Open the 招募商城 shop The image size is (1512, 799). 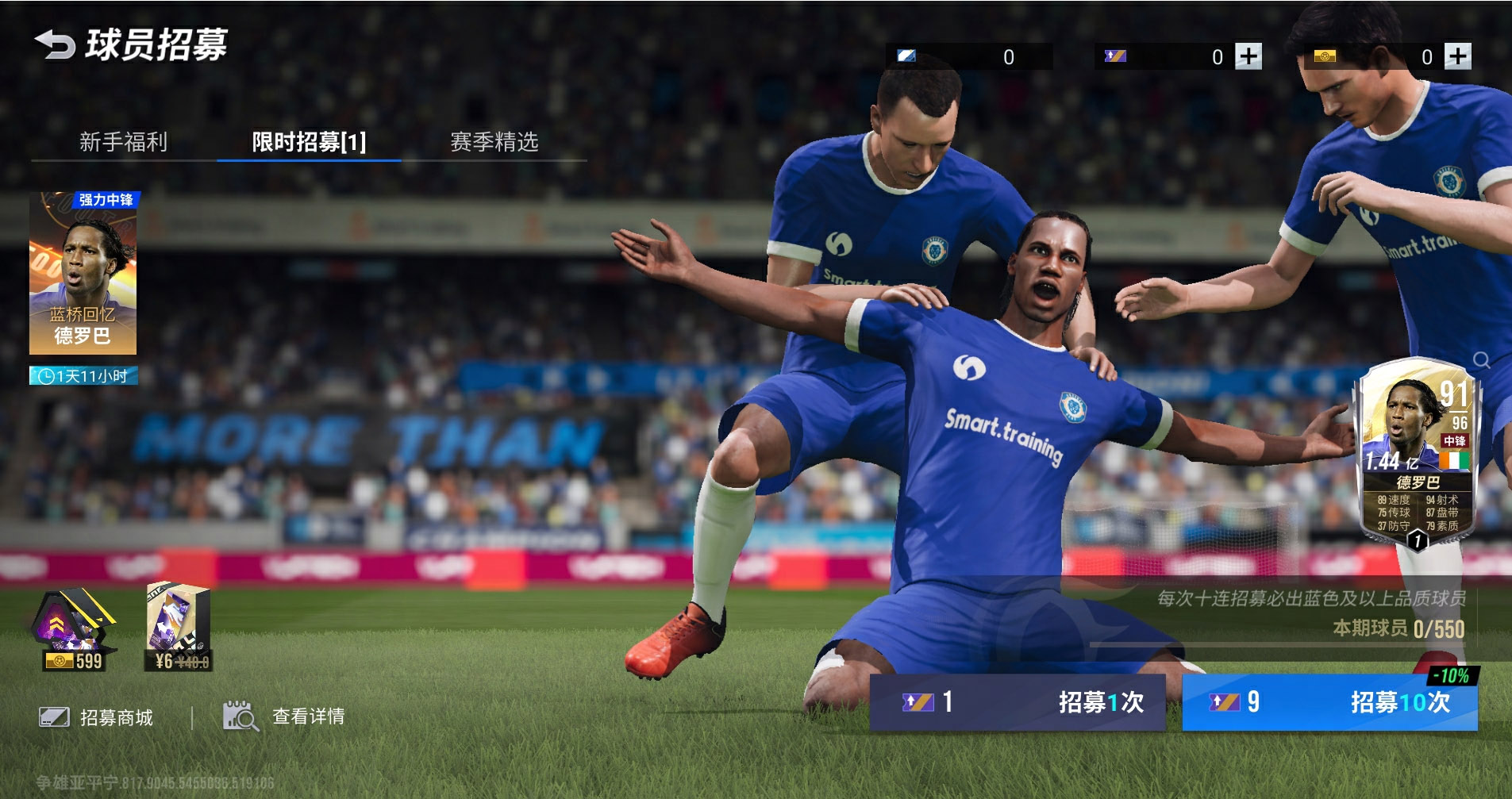point(97,717)
